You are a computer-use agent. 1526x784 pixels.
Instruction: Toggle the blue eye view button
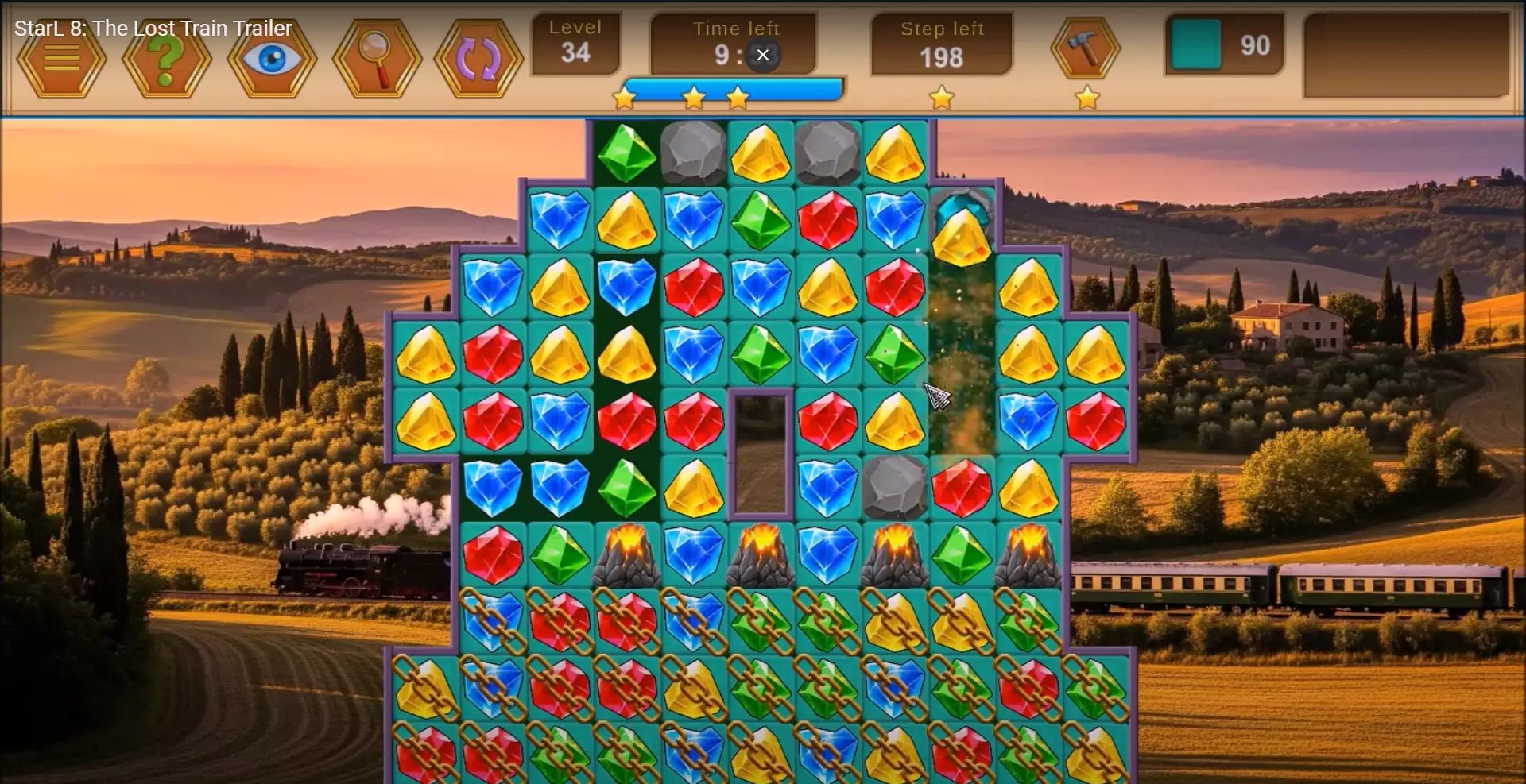point(272,60)
